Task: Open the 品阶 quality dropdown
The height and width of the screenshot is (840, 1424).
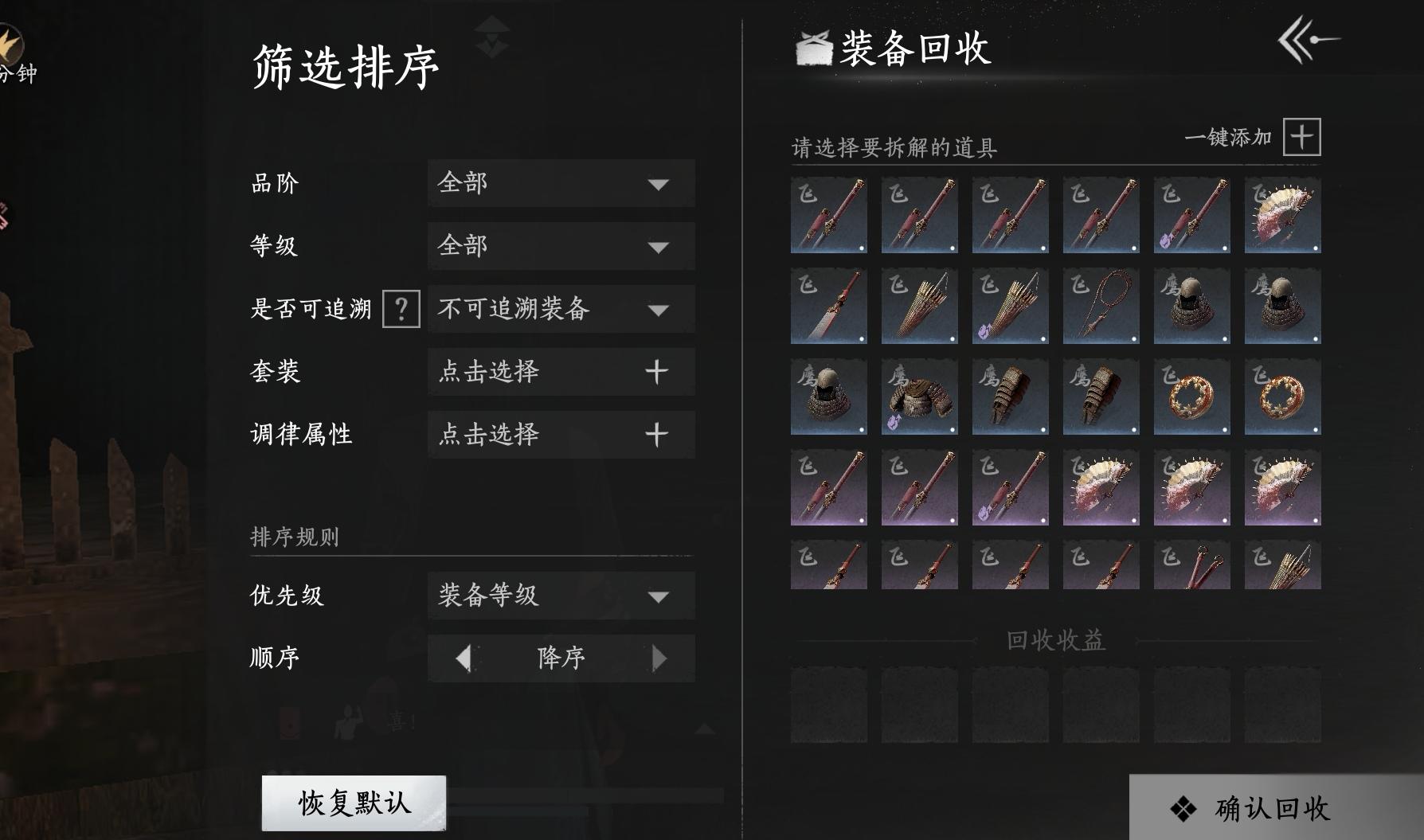Action: tap(560, 184)
